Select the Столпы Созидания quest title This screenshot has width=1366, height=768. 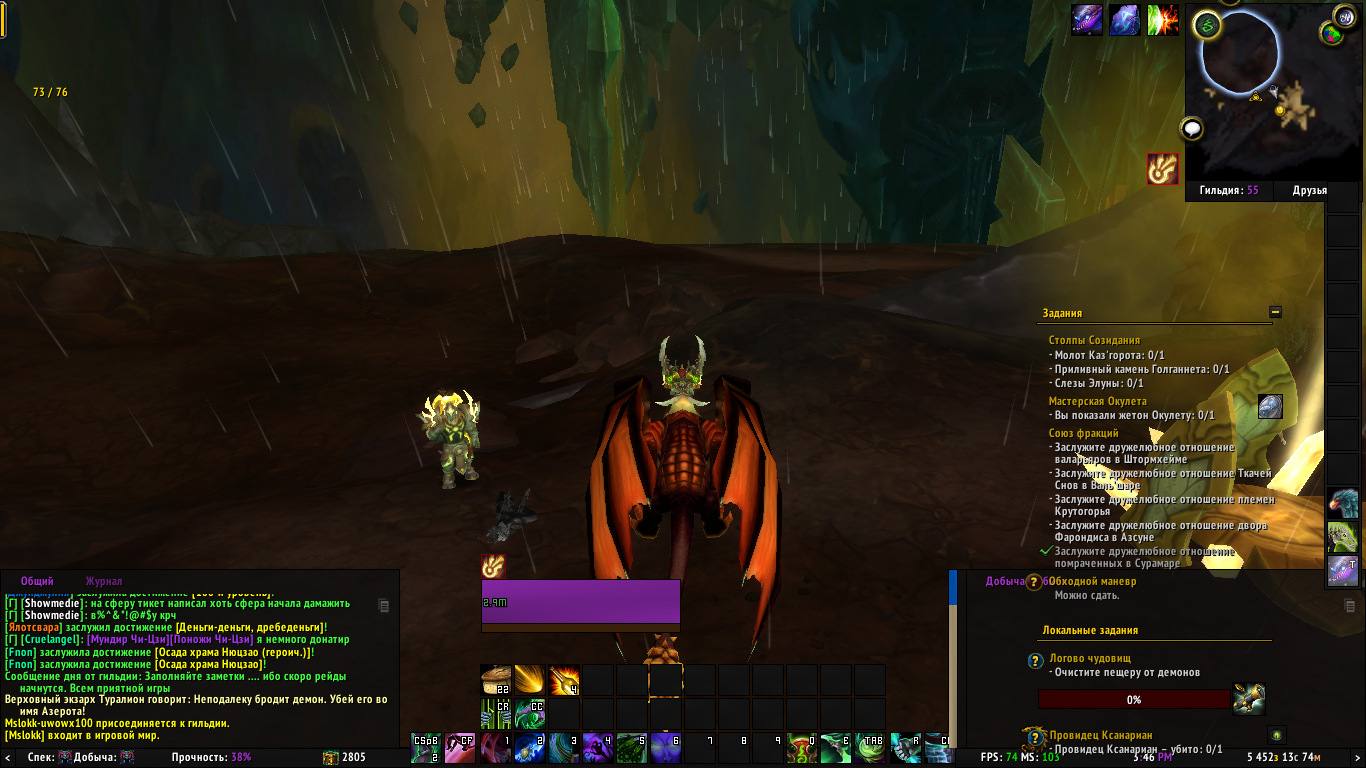1094,341
